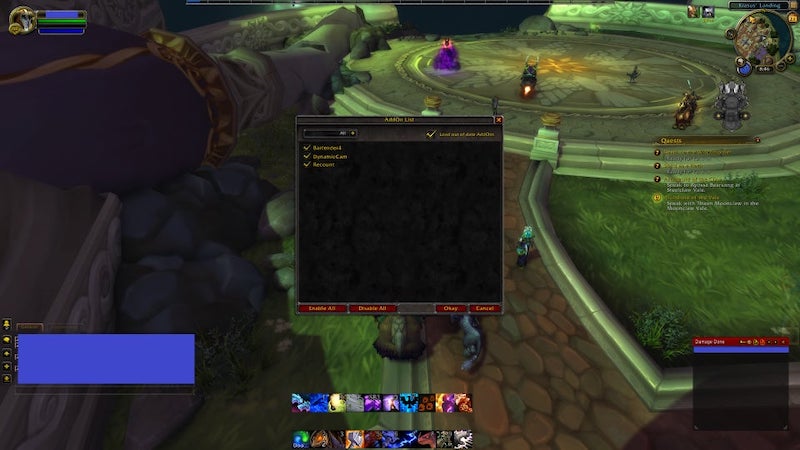Confirm the addon list with Okay
The image size is (800, 450).
click(x=451, y=308)
